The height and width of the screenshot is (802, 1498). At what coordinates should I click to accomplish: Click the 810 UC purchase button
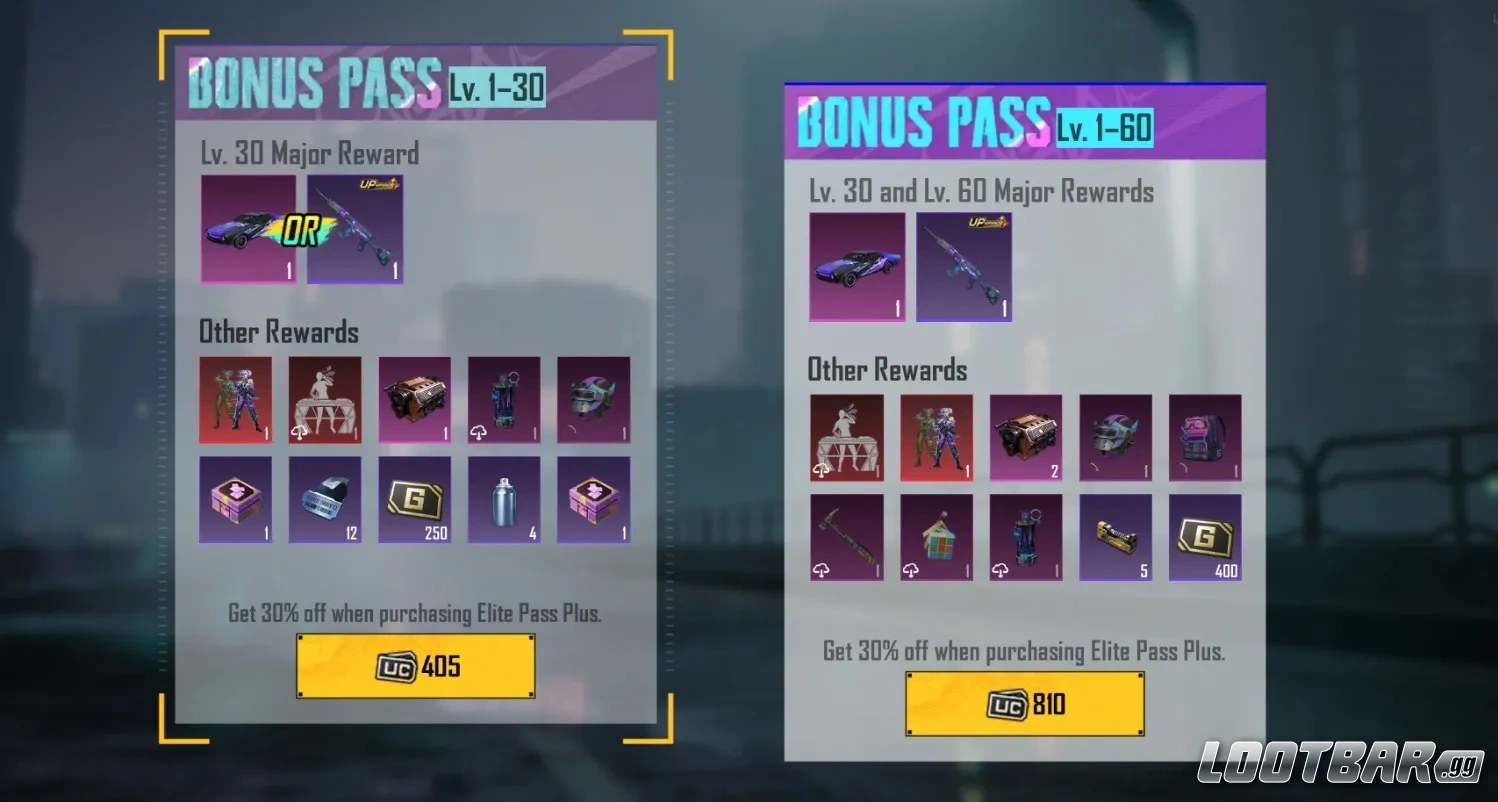click(x=1025, y=703)
